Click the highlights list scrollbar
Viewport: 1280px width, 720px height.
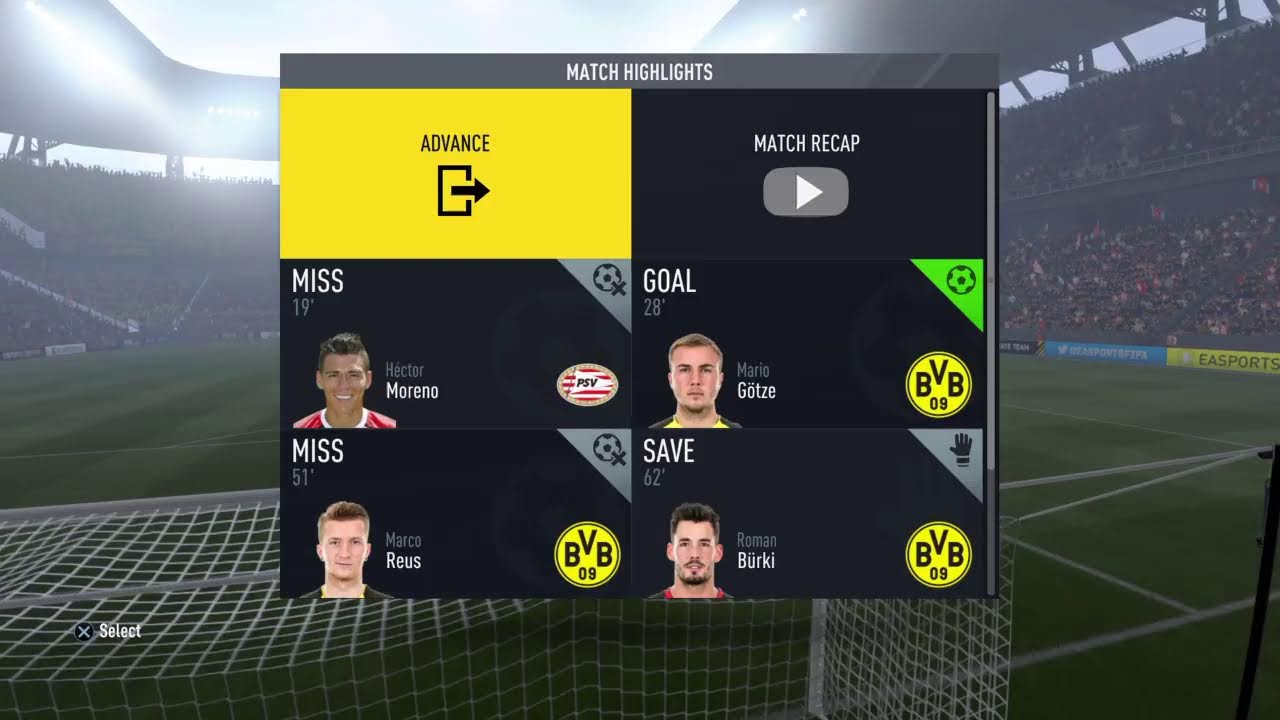click(x=991, y=280)
